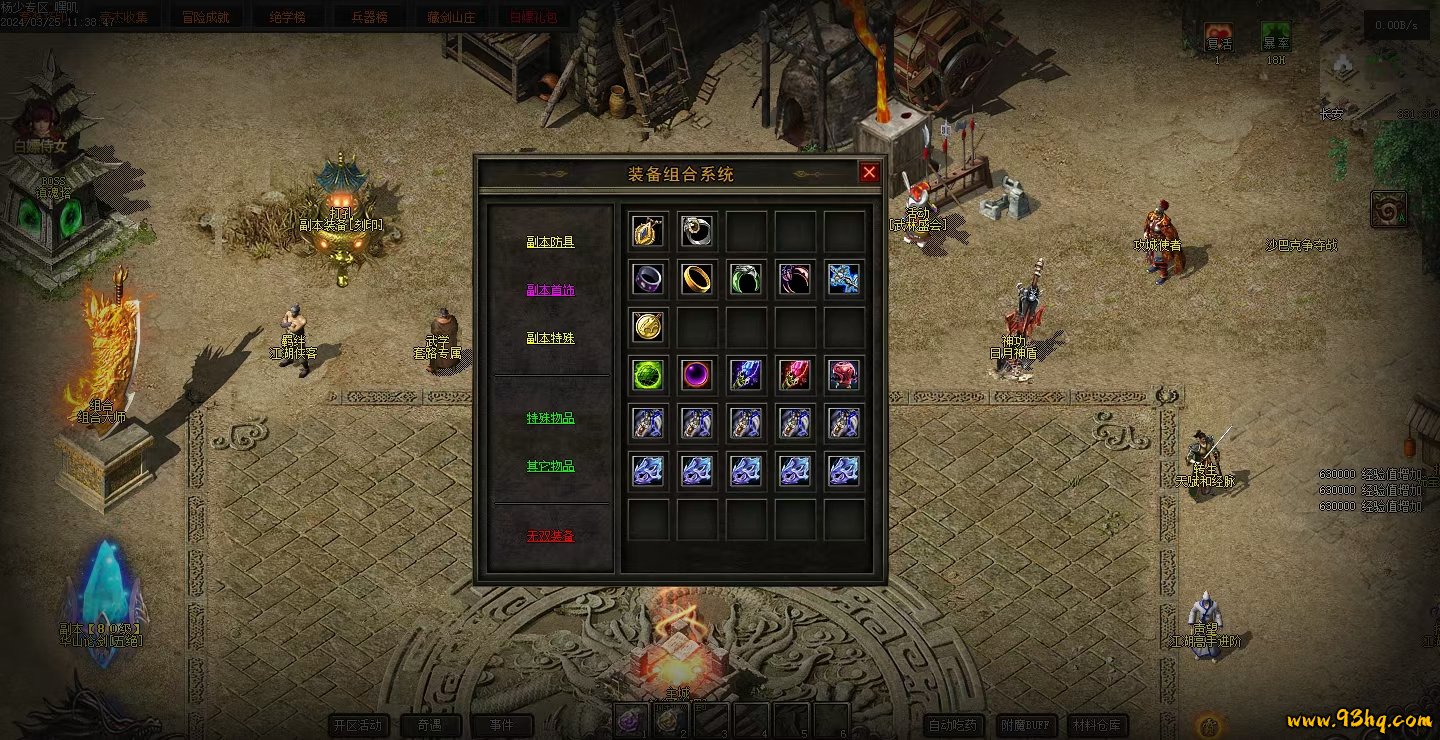This screenshot has width=1440, height=740.
Task: Open the 冒险成就 menu
Action: [x=205, y=17]
